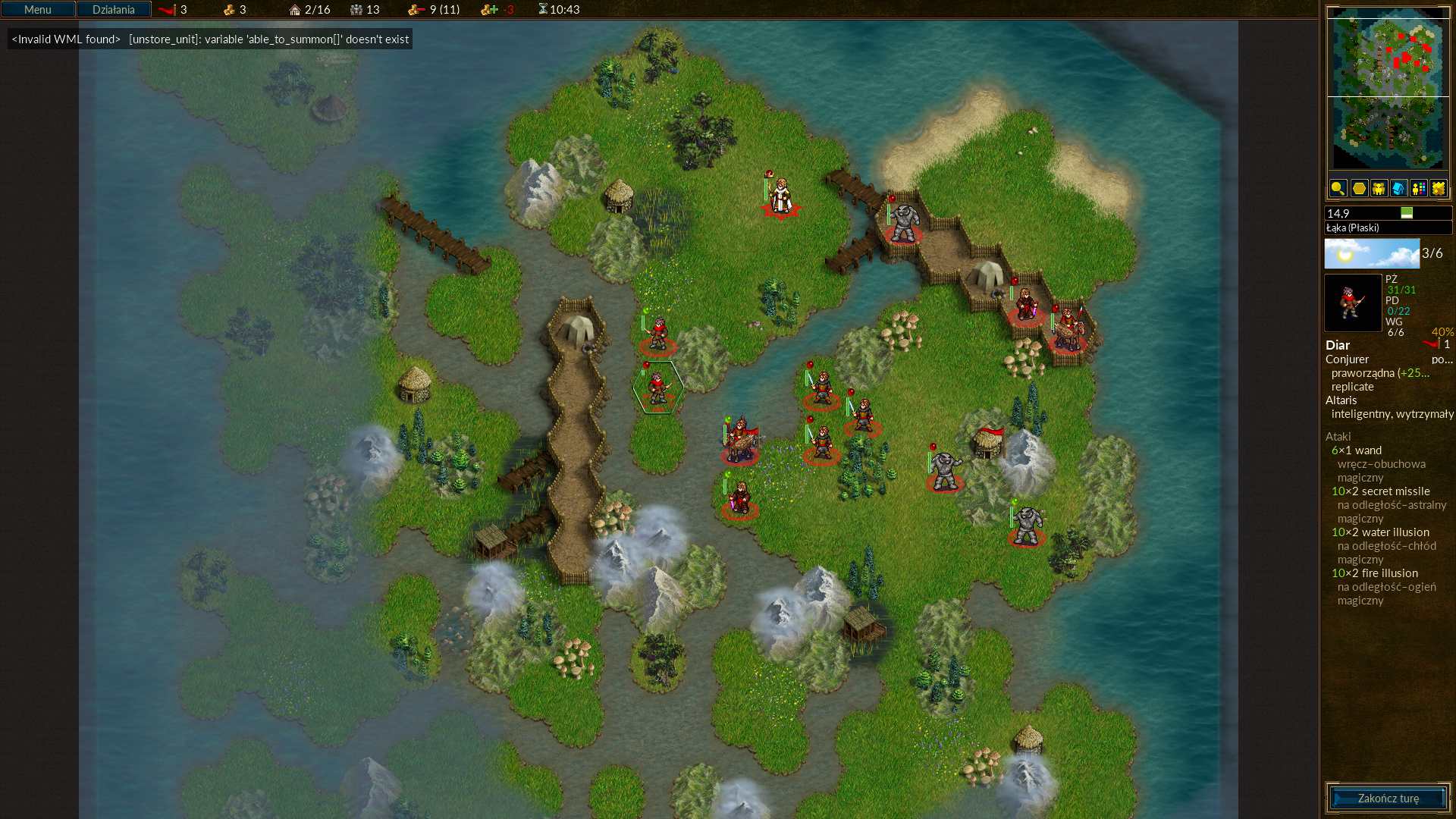
Task: Toggle the blue house villages minimap button
Action: [1398, 188]
